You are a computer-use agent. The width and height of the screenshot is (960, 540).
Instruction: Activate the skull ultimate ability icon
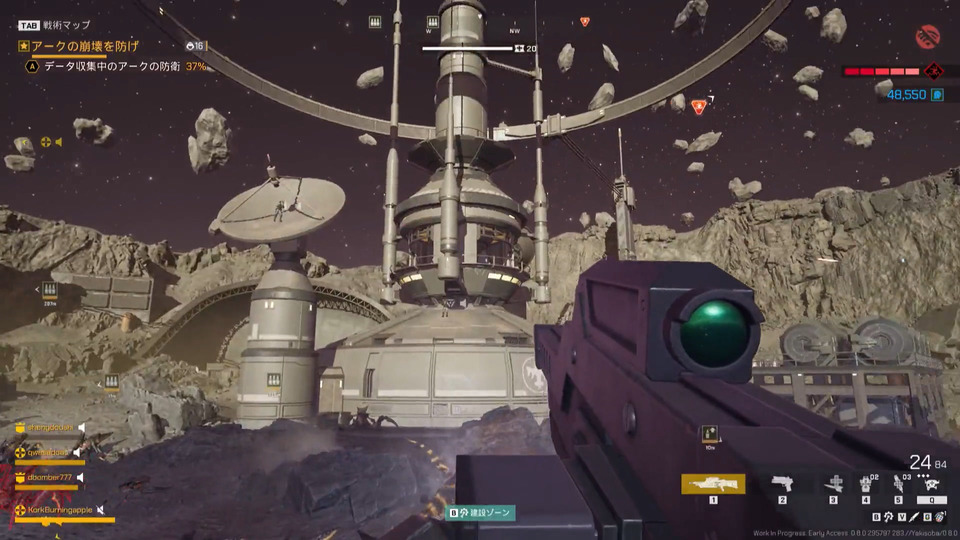click(931, 484)
